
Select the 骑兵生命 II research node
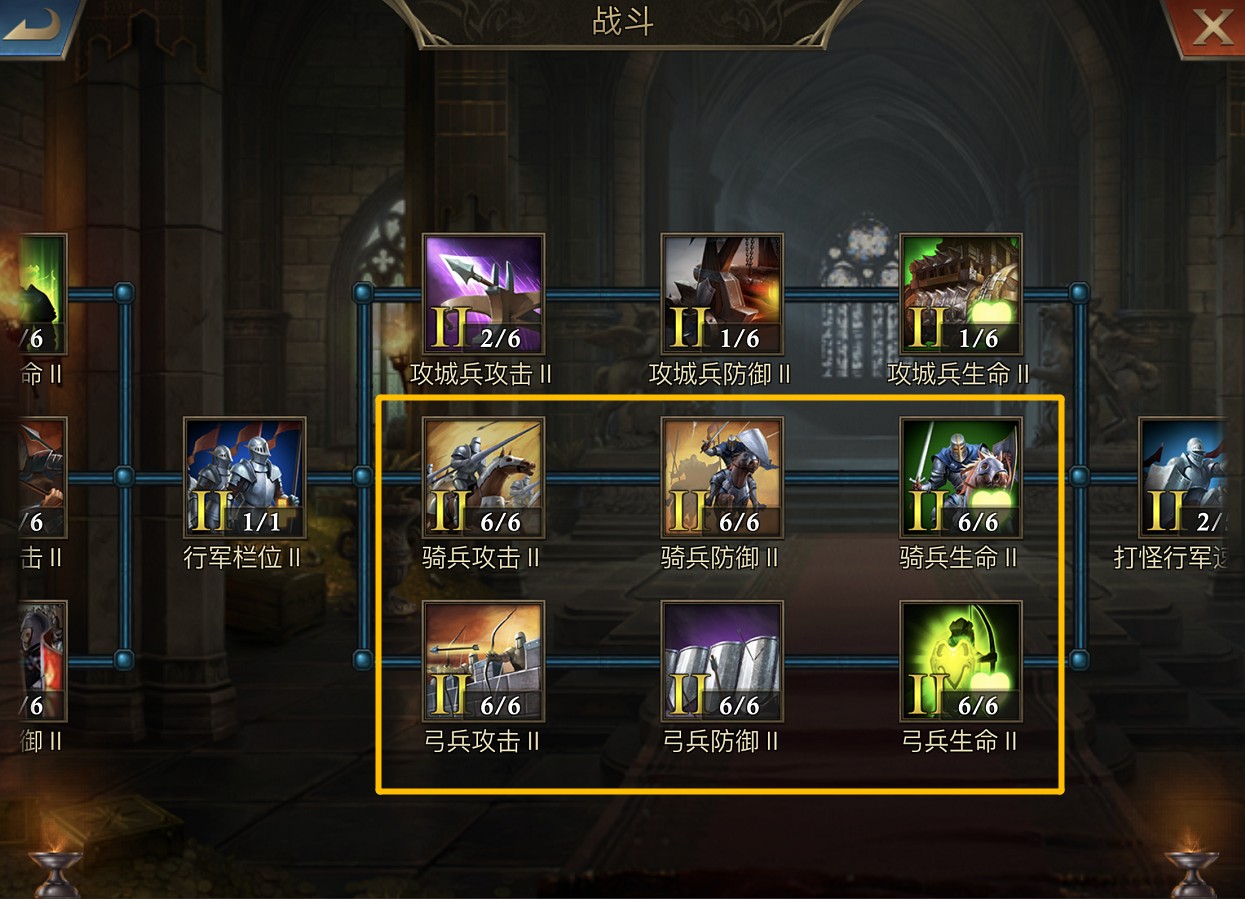[x=960, y=477]
